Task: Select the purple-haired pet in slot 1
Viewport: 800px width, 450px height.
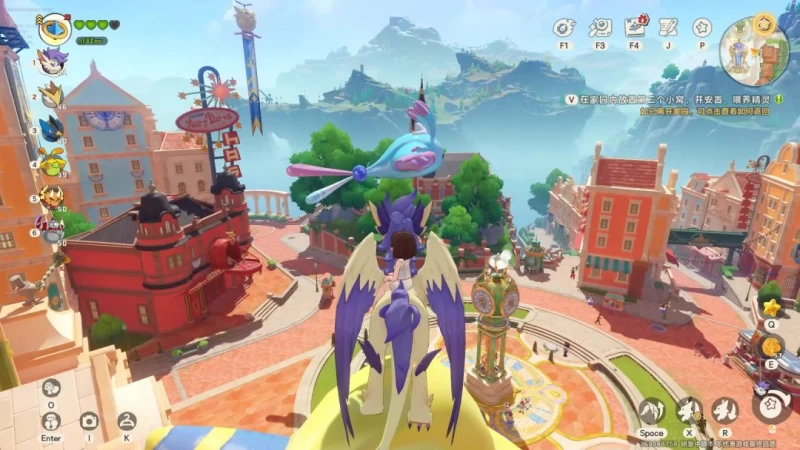Action: pos(51,60)
